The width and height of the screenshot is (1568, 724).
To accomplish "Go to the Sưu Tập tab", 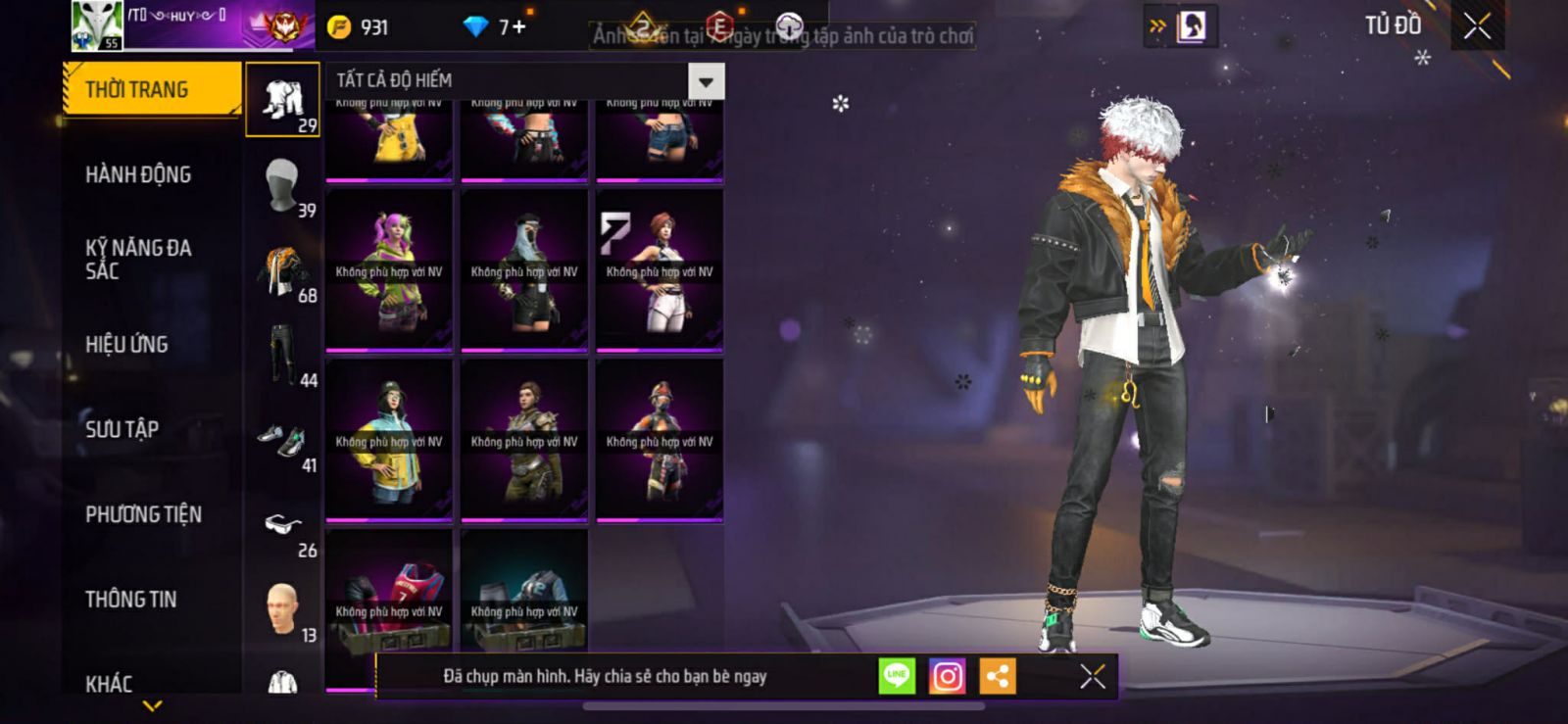I will pyautogui.click(x=122, y=429).
